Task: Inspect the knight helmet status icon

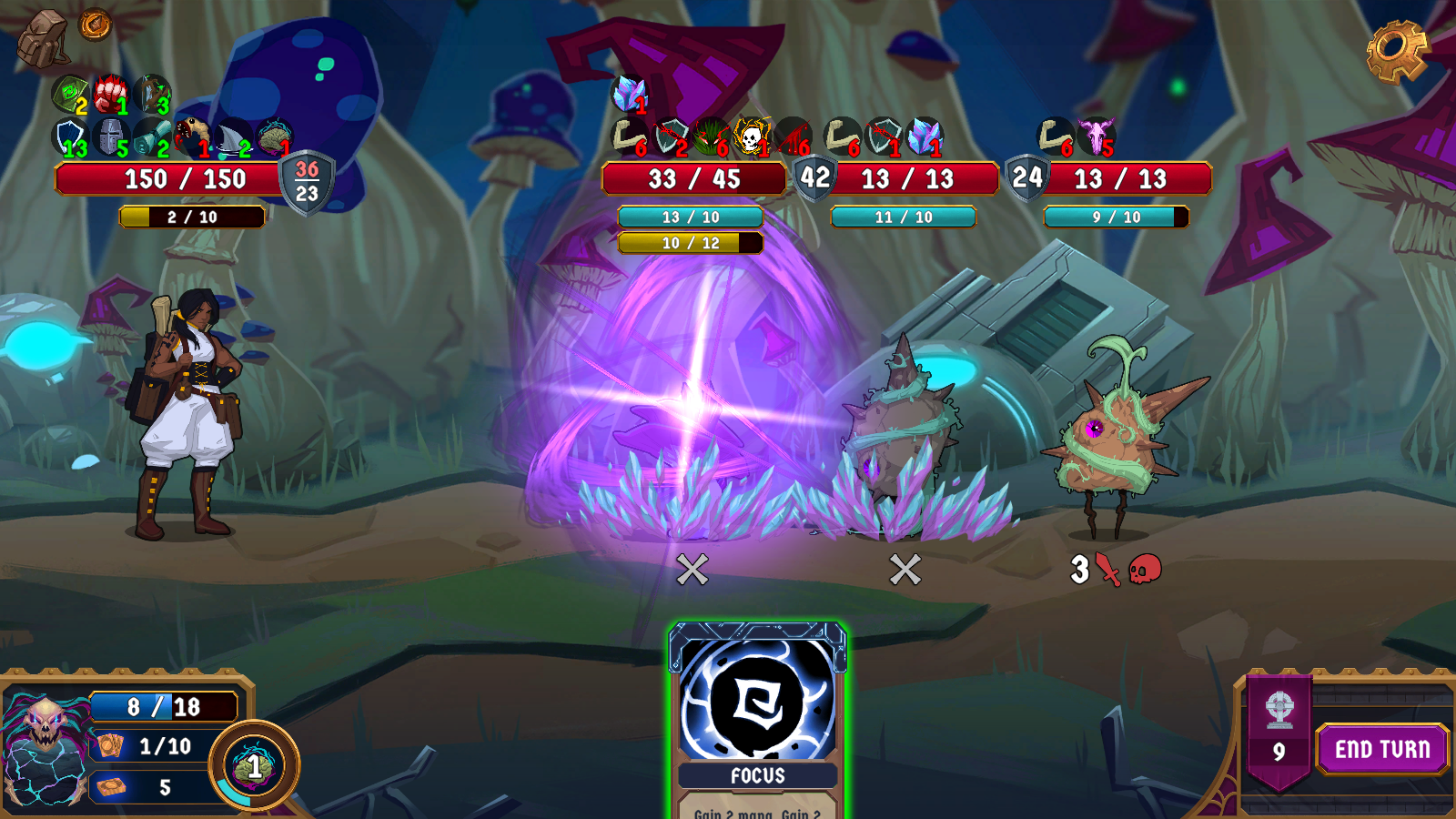Action: point(111,138)
